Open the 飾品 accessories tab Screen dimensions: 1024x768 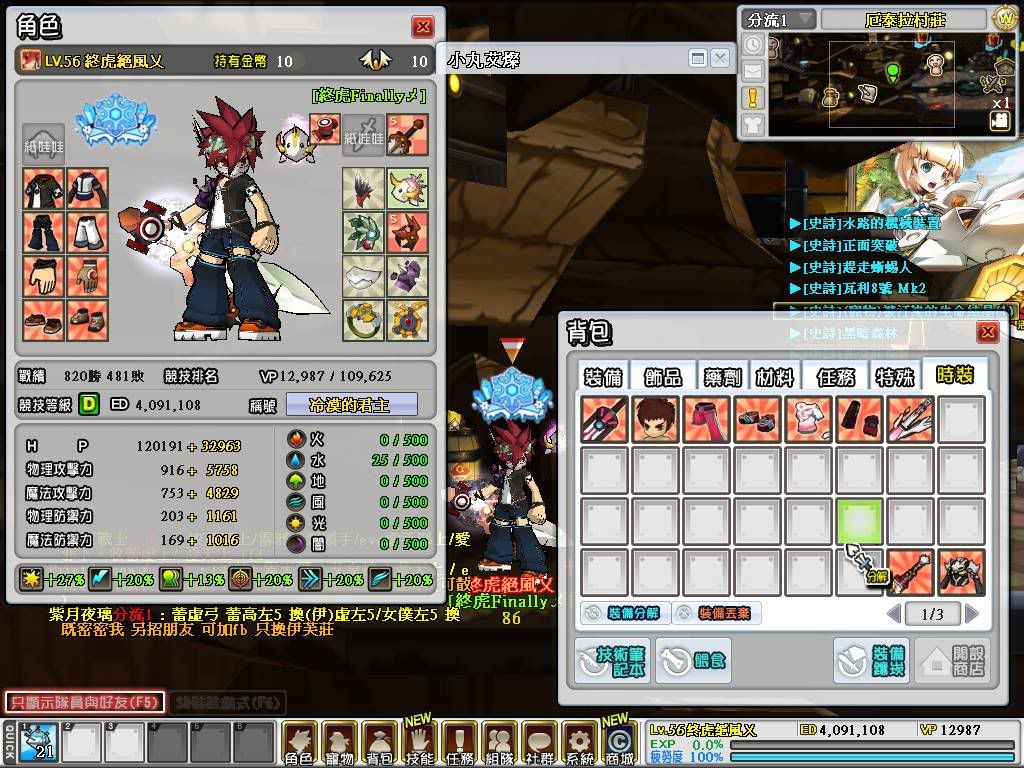[662, 376]
